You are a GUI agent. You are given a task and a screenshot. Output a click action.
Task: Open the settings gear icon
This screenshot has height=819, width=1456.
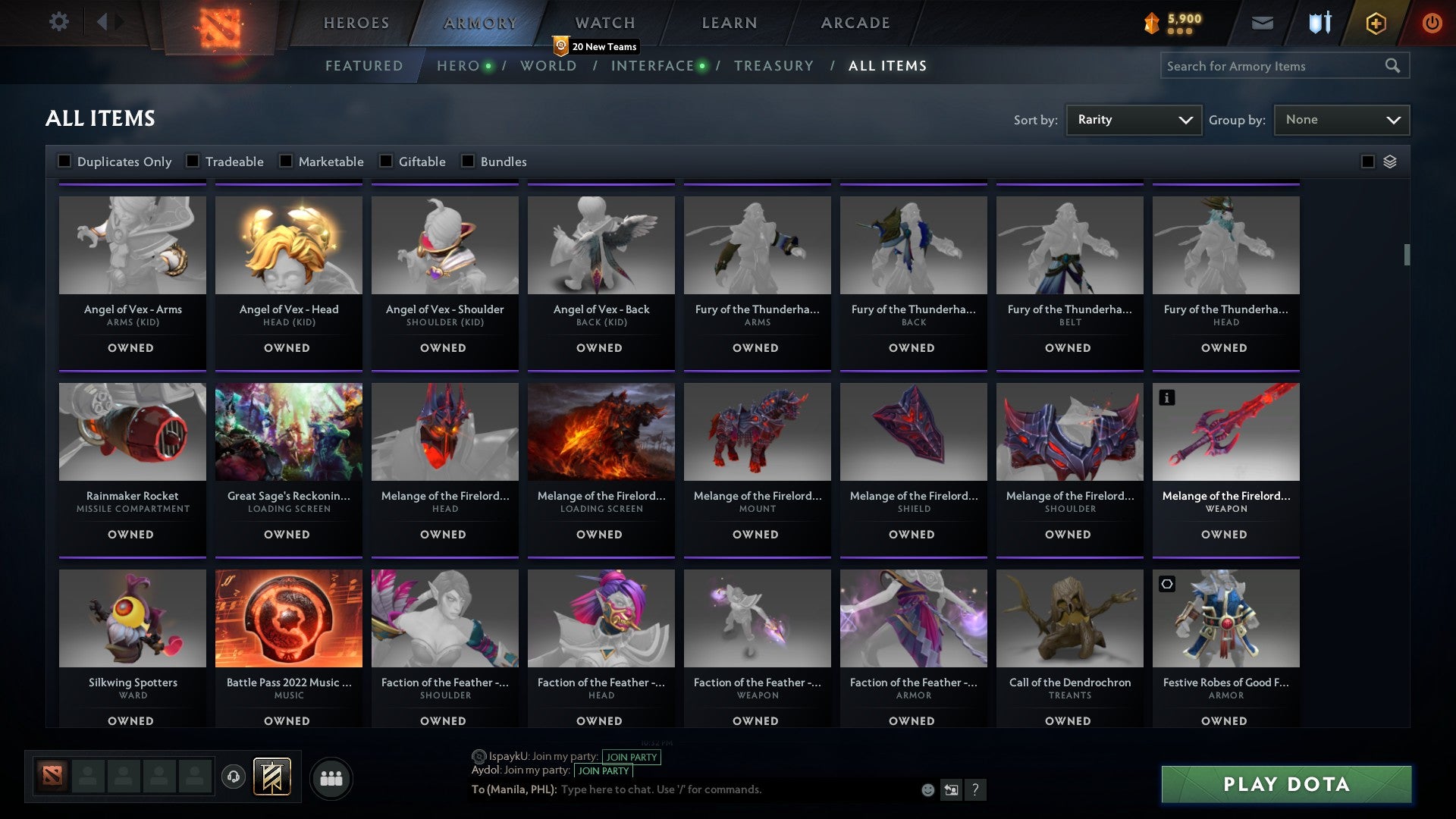59,21
